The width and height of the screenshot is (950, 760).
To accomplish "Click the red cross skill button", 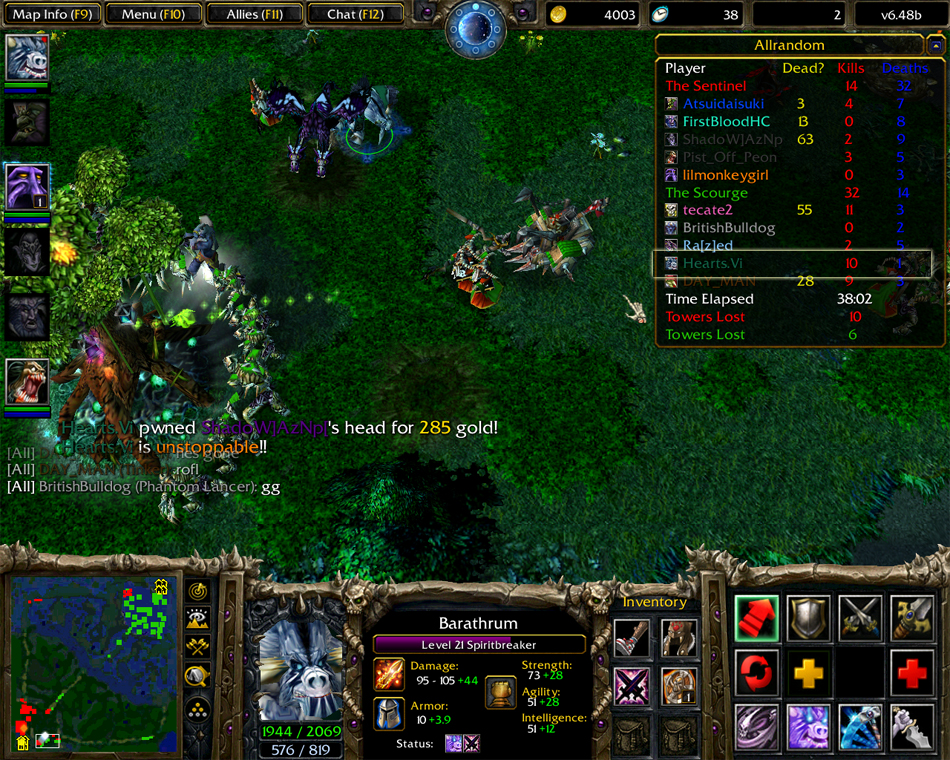I will (x=911, y=673).
